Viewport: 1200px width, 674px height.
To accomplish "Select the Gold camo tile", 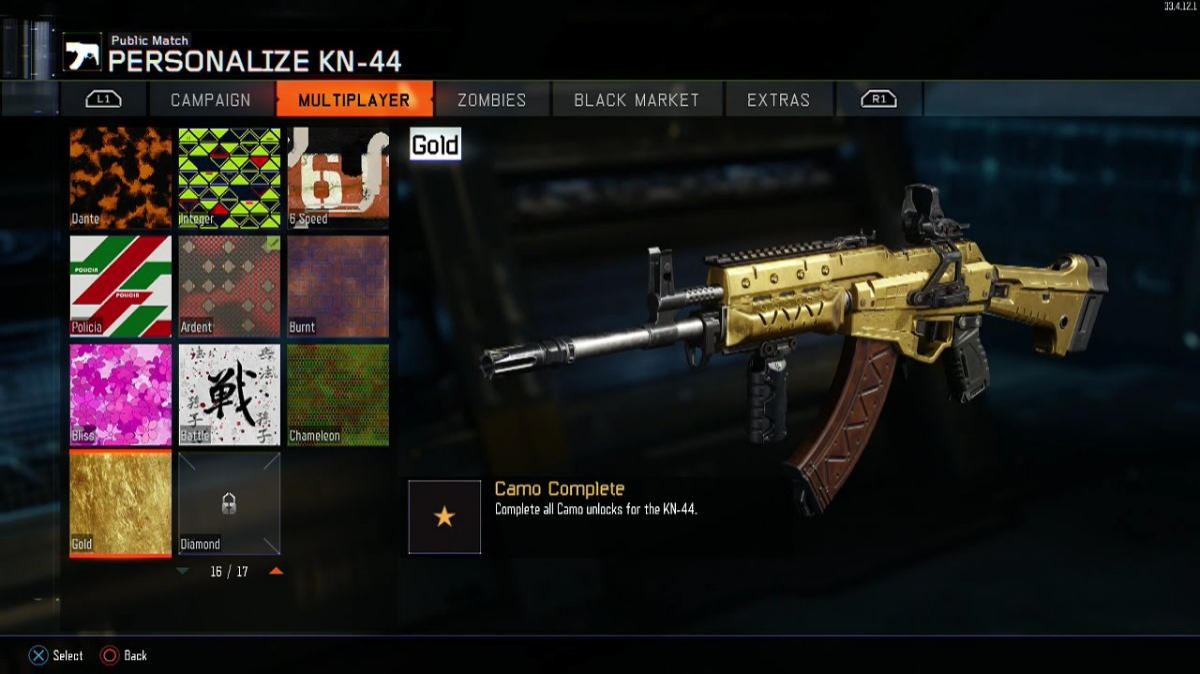I will (x=121, y=502).
